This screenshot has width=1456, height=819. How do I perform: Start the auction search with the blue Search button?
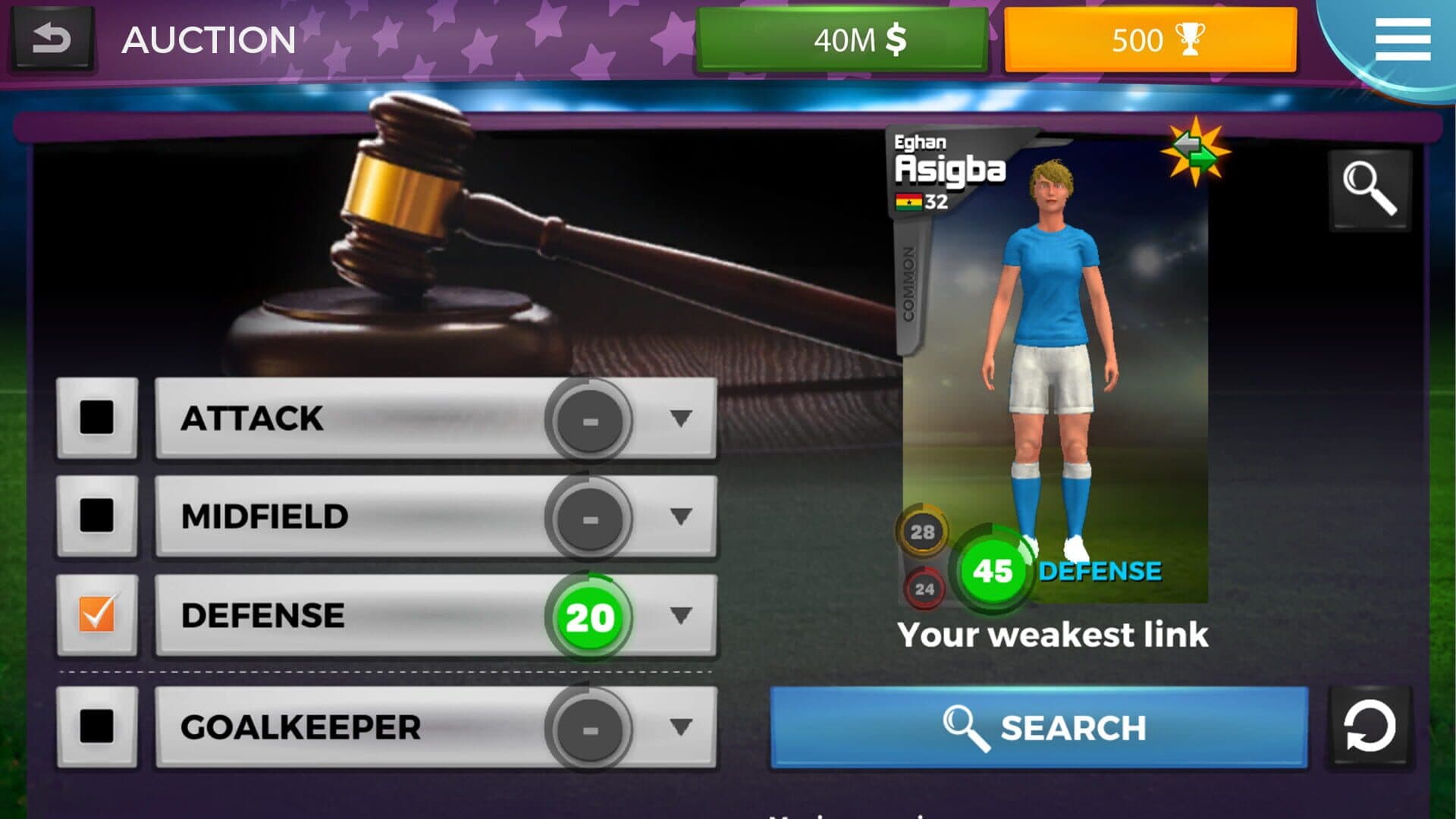coord(1039,727)
